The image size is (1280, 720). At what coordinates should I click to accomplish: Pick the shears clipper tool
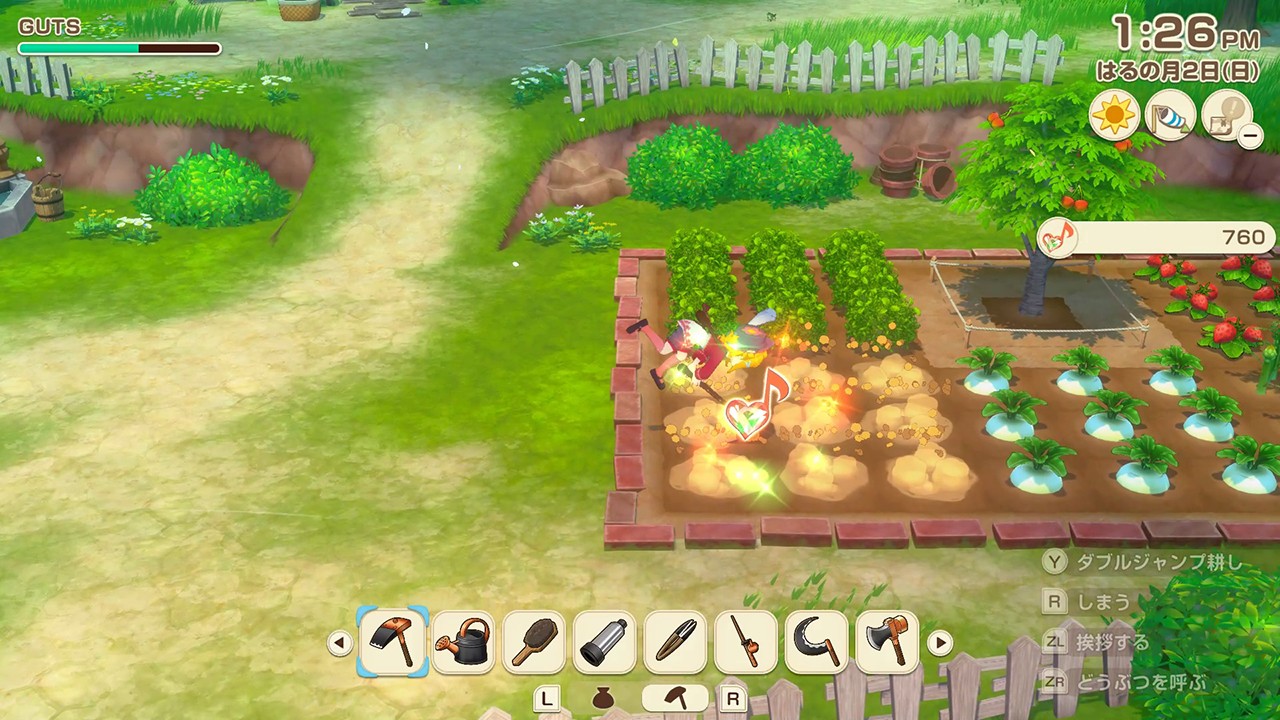point(675,641)
